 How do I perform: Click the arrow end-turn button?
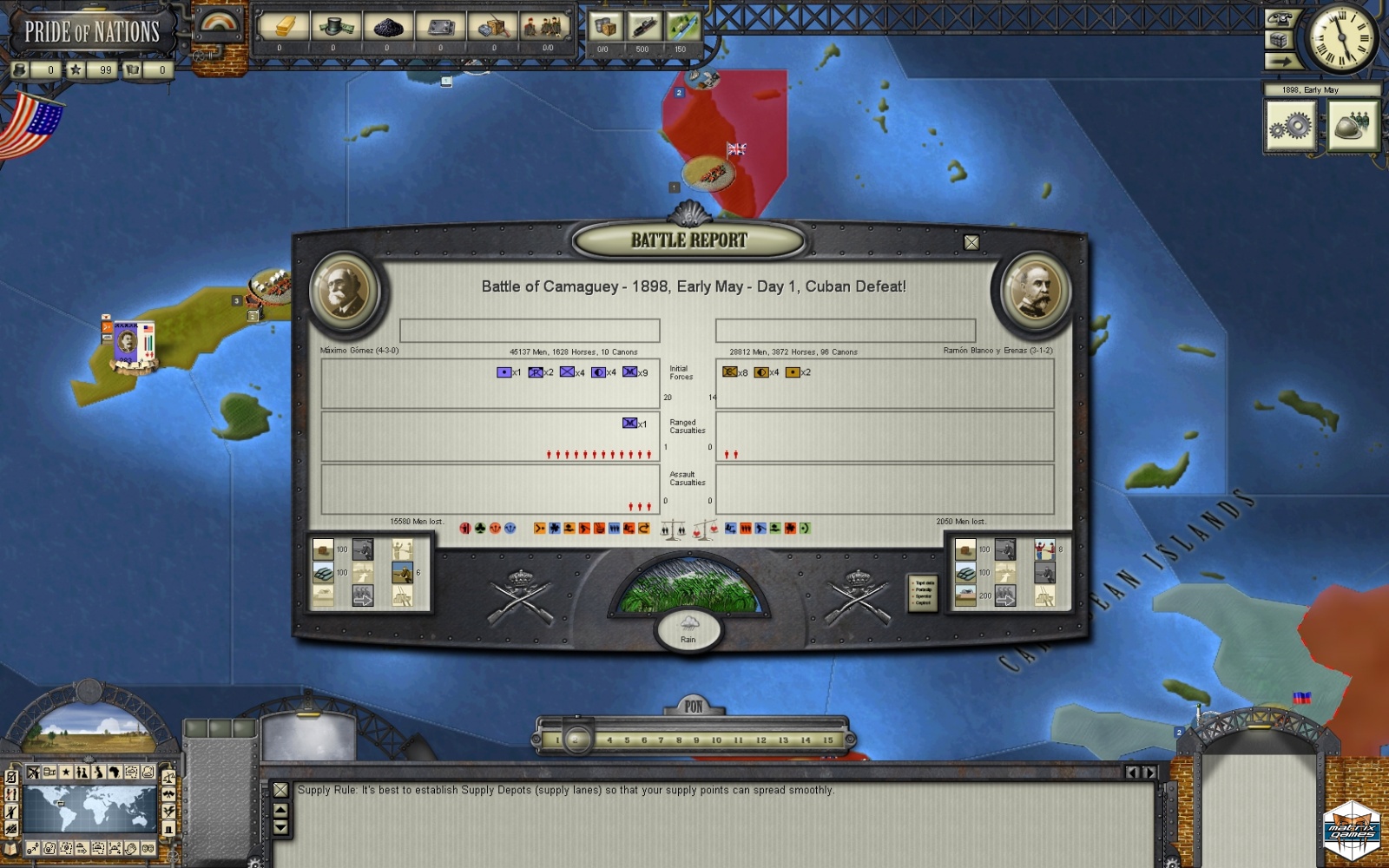click(x=1279, y=61)
